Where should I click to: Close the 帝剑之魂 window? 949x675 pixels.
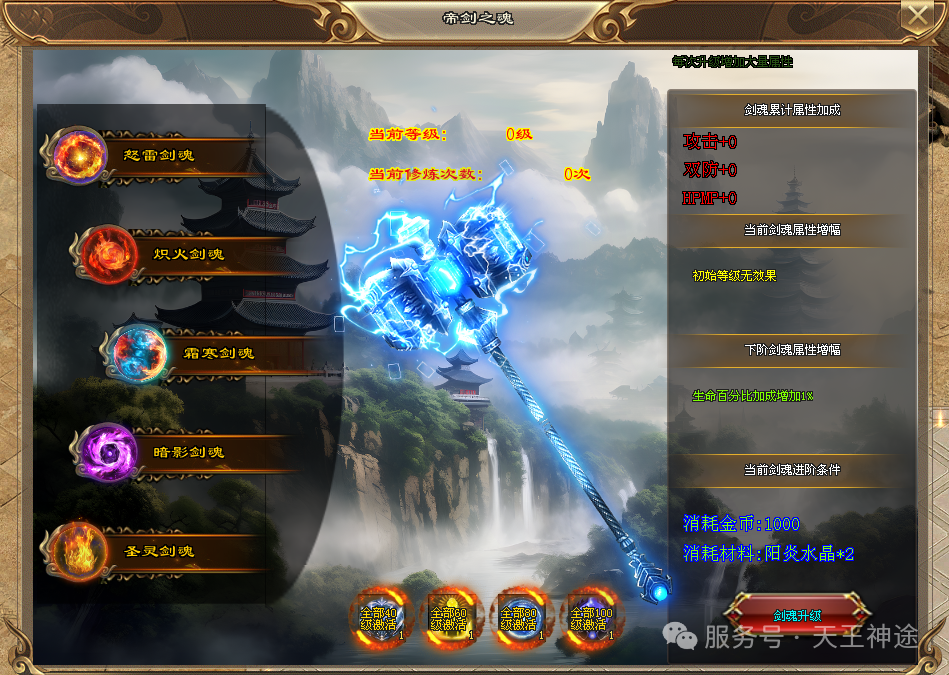[915, 15]
